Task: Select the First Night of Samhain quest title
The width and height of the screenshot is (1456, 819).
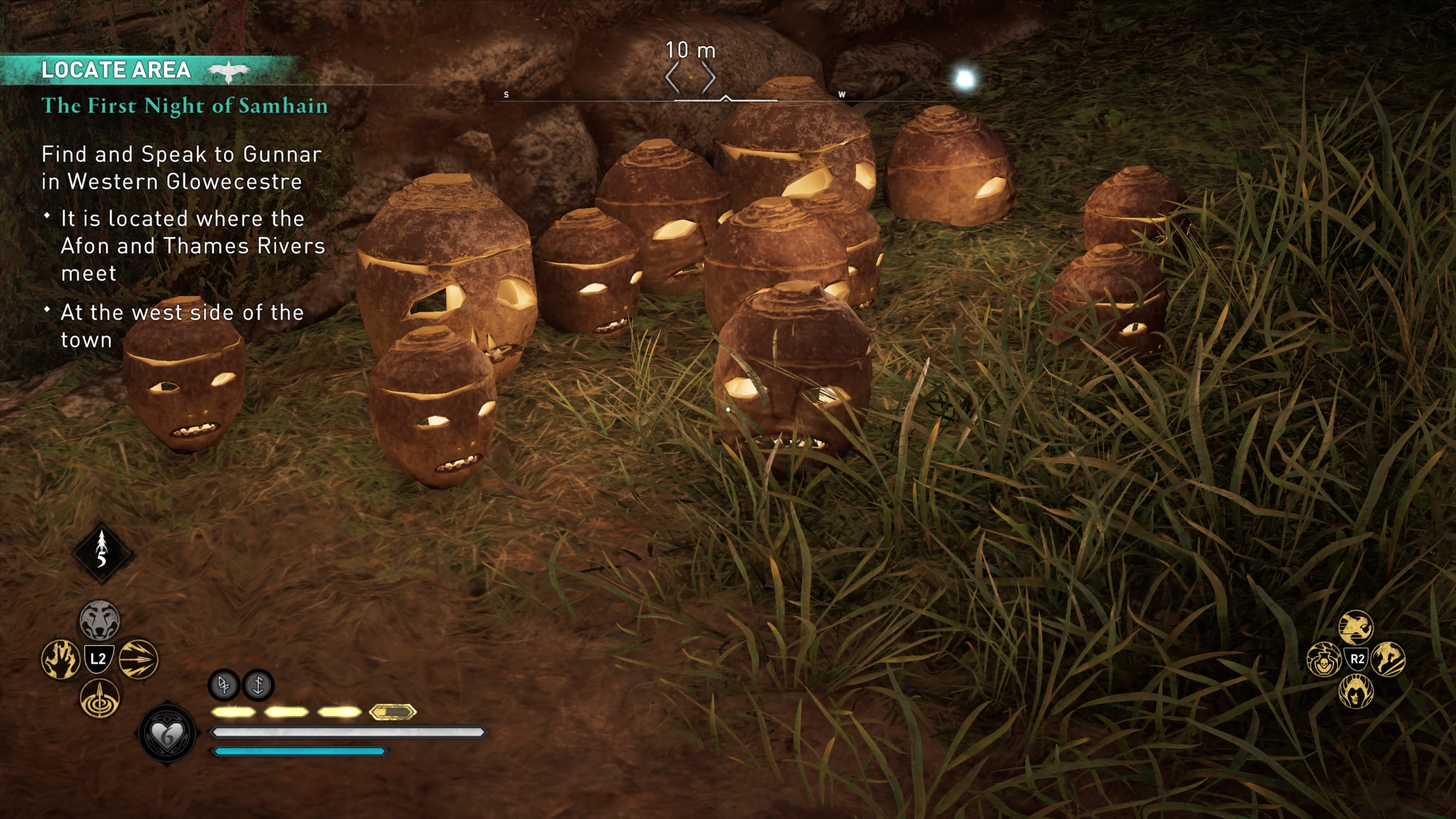Action: 184,106
